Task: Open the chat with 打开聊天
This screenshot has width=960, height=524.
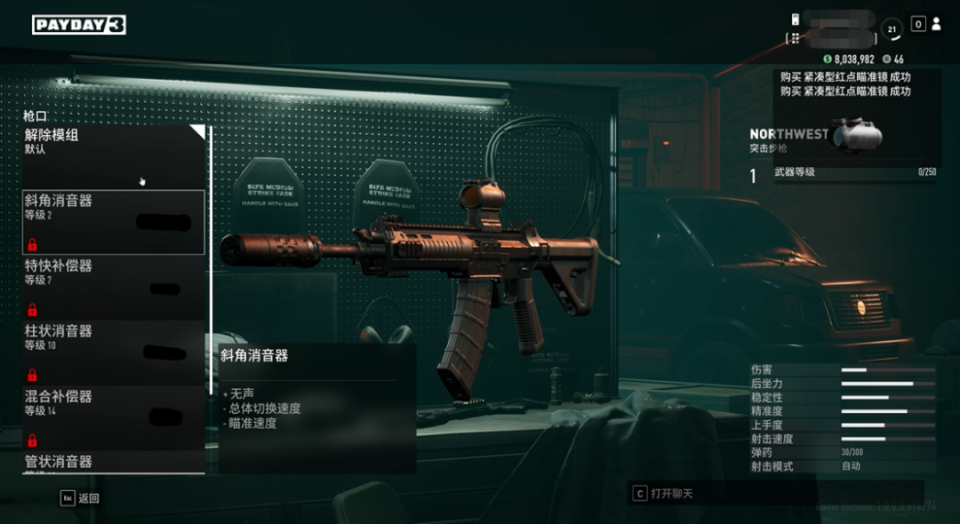Action: 665,493
